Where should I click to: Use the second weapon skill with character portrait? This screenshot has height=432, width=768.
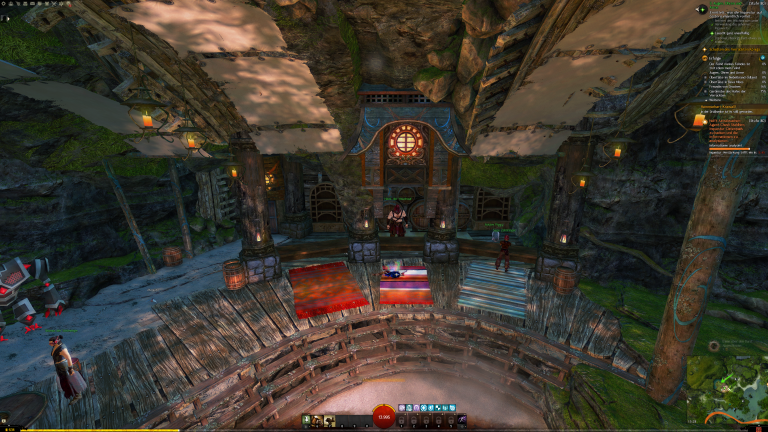click(318, 420)
